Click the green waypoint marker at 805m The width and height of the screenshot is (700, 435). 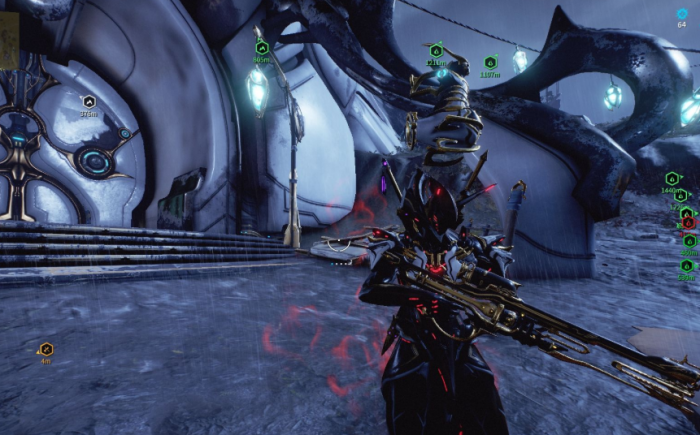point(262,47)
